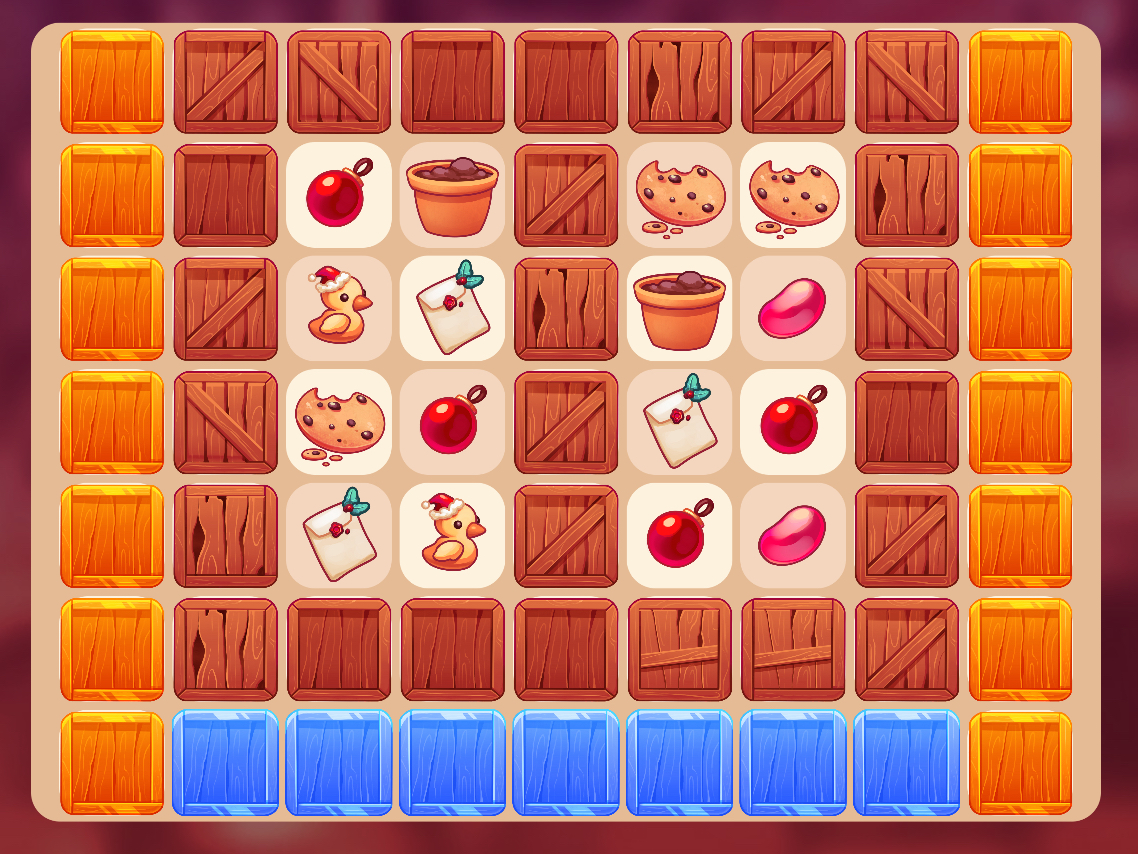Select the jelly bean beside the flower pot
Viewport: 1138px width, 854px height.
793,309
